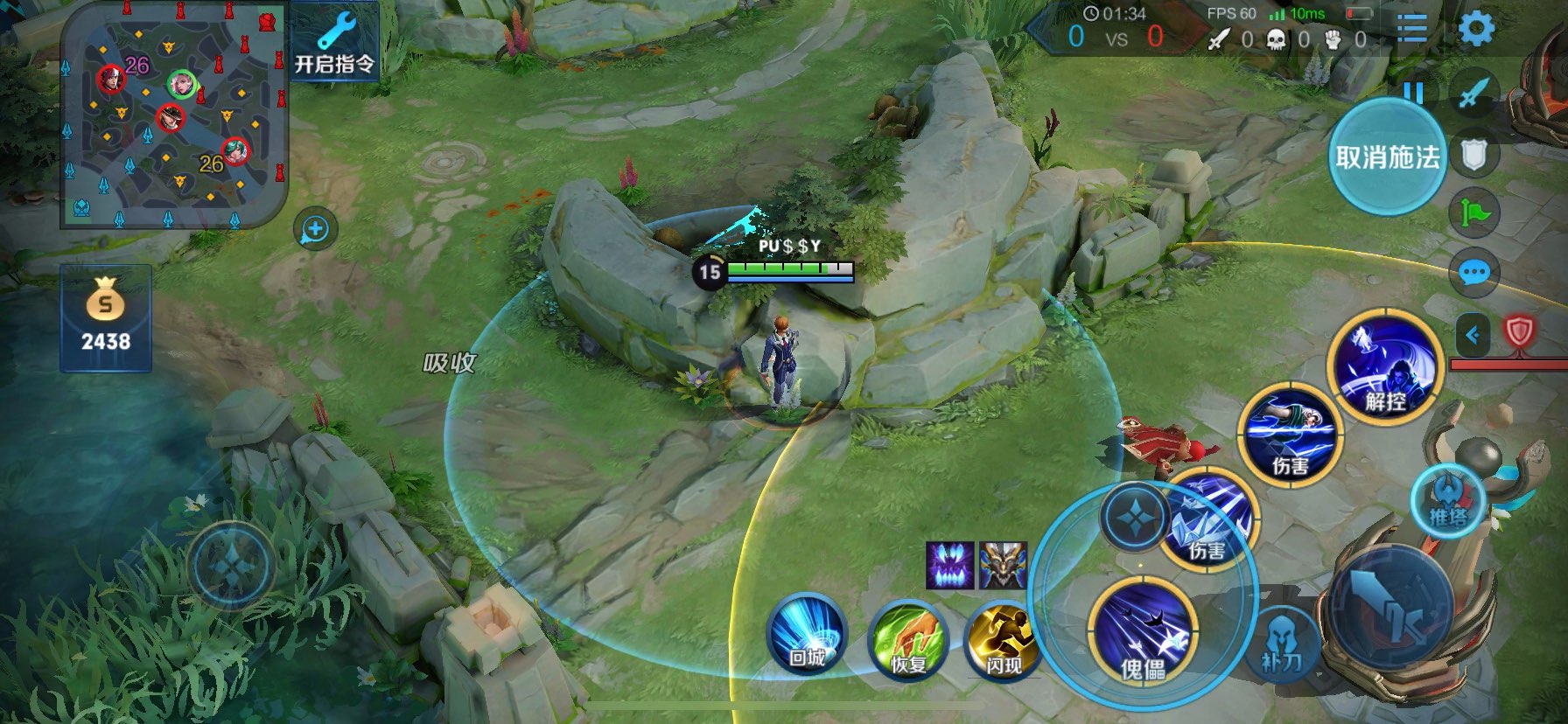Send the green flag signal
Screen dimensions: 1568x724
point(1474,212)
